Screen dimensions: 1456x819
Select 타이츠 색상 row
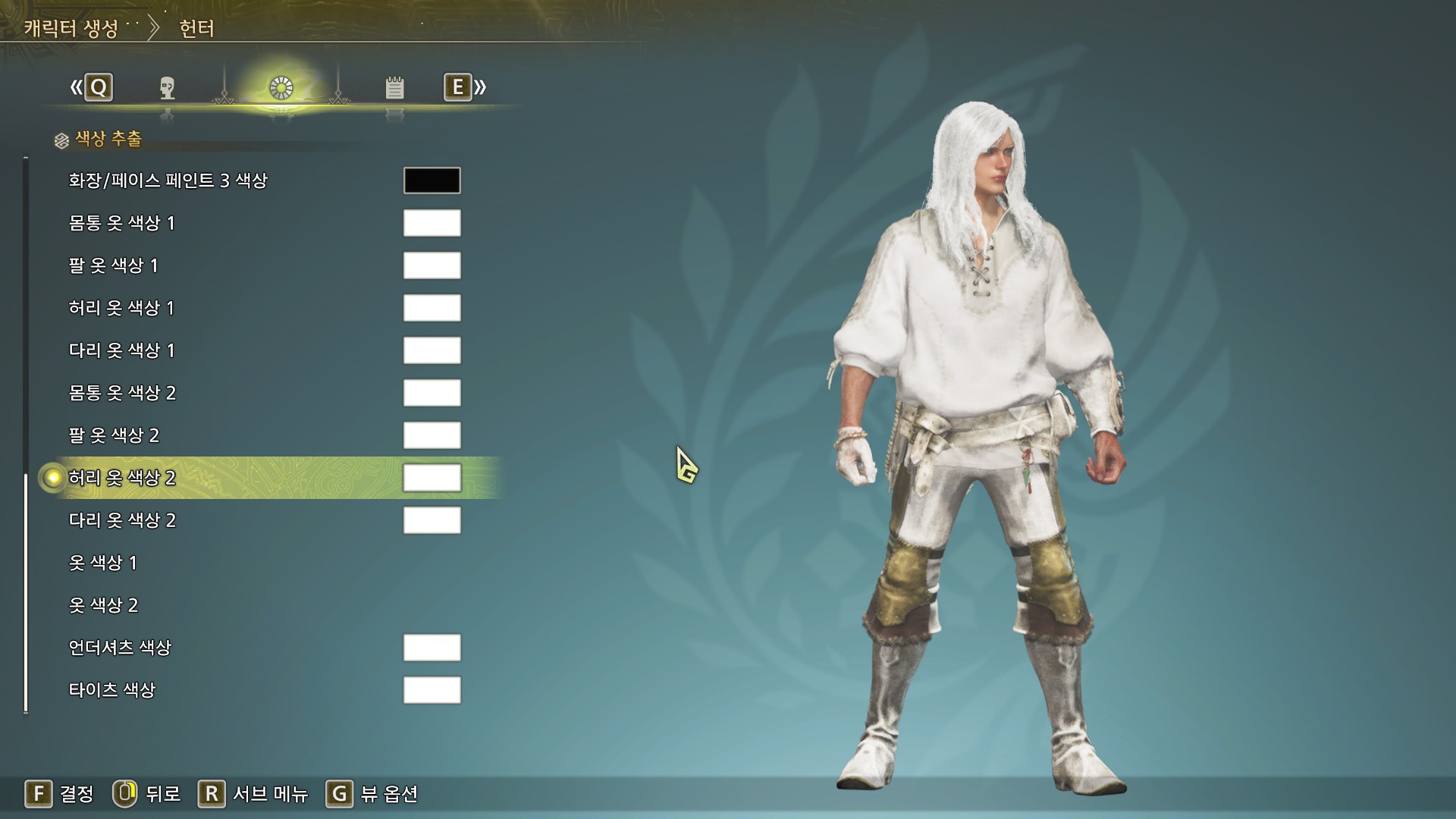pos(111,690)
